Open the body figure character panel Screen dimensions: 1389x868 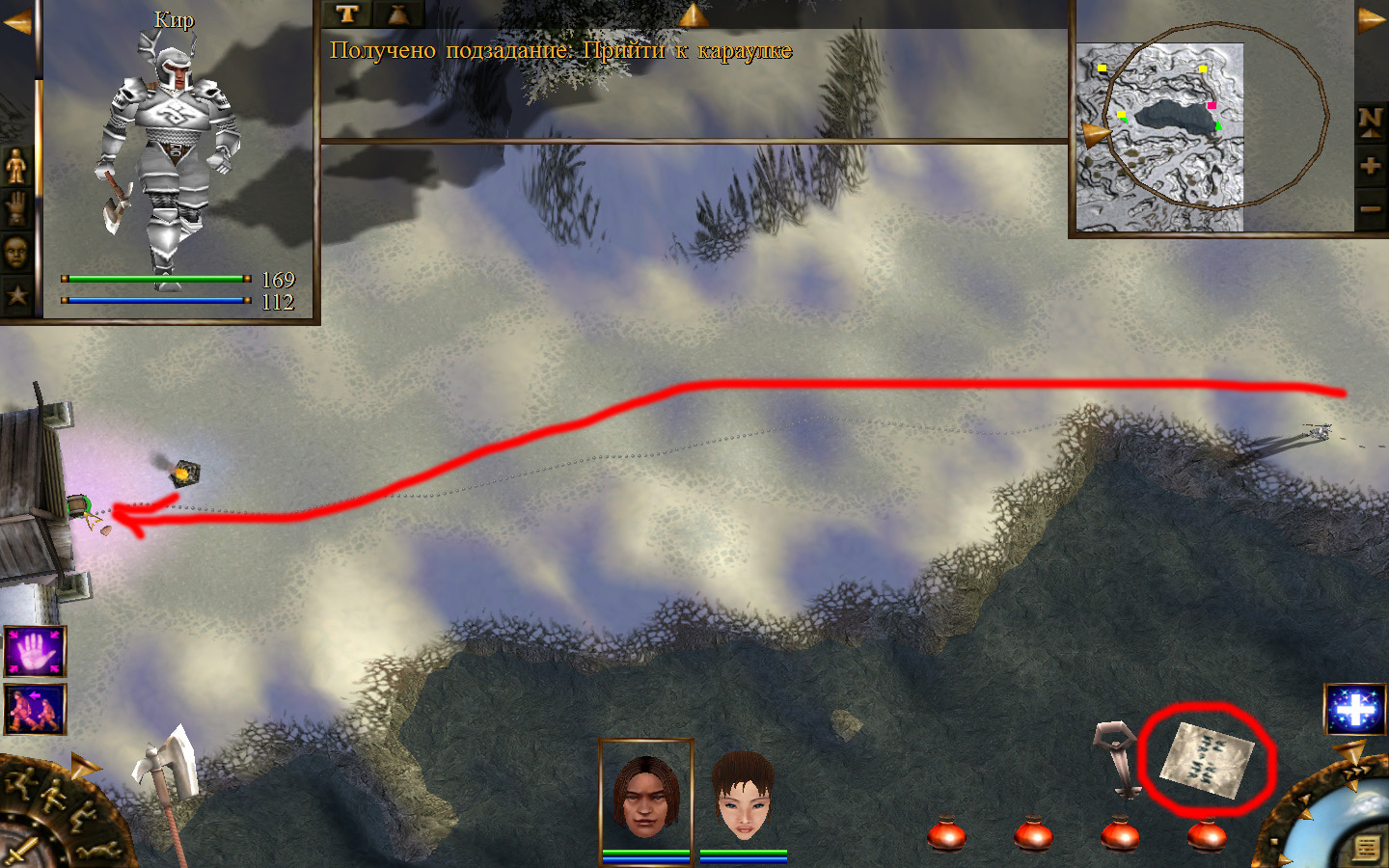coord(16,166)
